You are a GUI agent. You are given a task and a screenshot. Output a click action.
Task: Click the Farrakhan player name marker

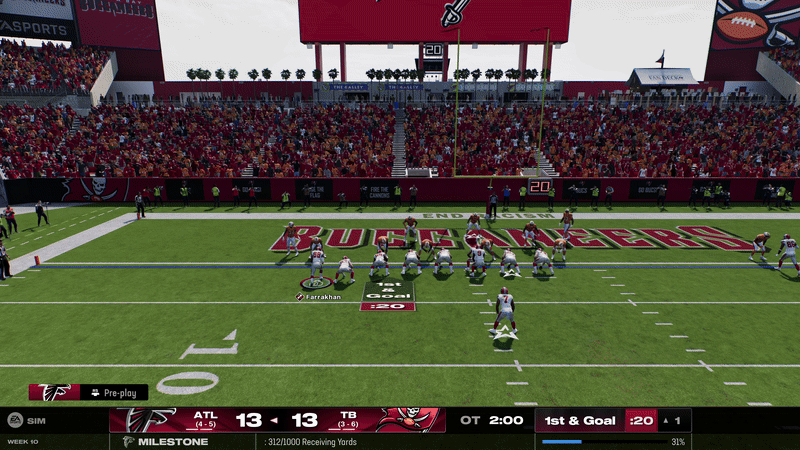pyautogui.click(x=320, y=297)
